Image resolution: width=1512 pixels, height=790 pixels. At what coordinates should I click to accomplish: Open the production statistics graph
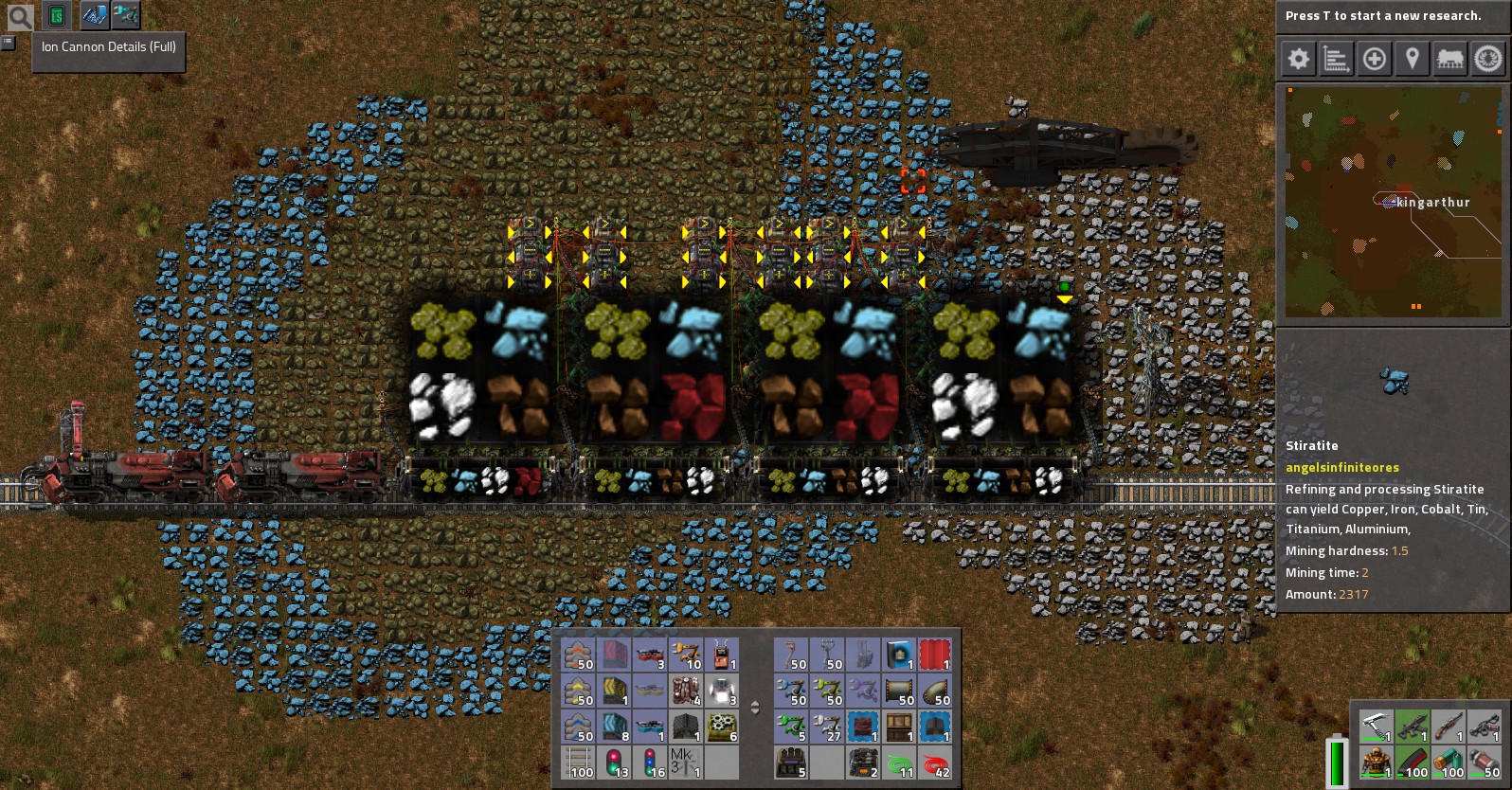coord(1337,59)
